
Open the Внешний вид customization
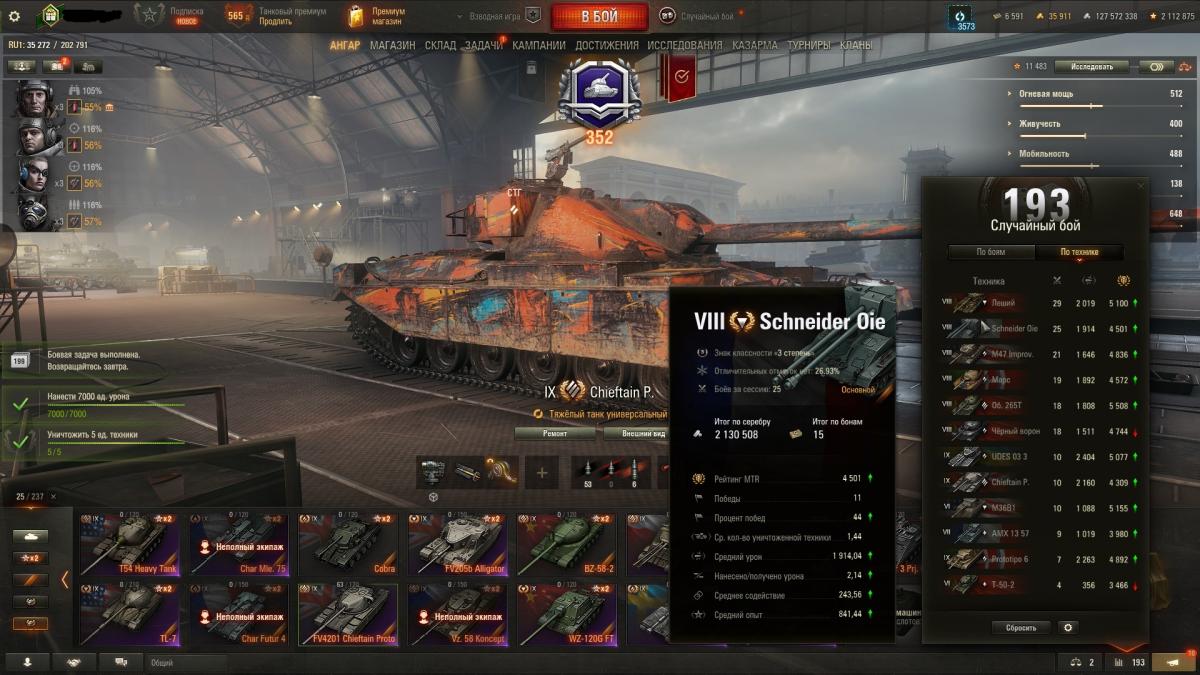(640, 433)
